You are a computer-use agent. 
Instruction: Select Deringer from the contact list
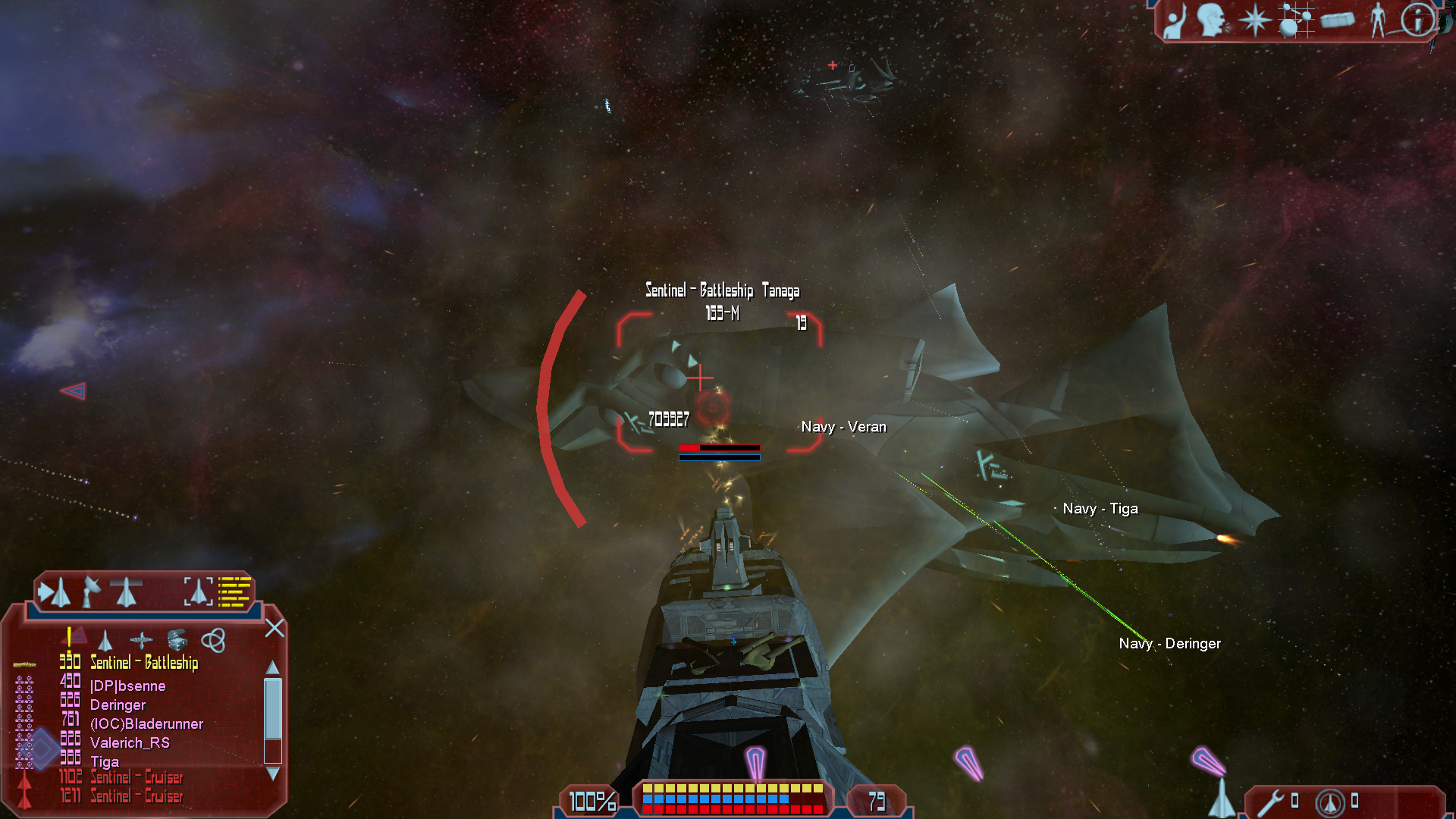[x=118, y=705]
